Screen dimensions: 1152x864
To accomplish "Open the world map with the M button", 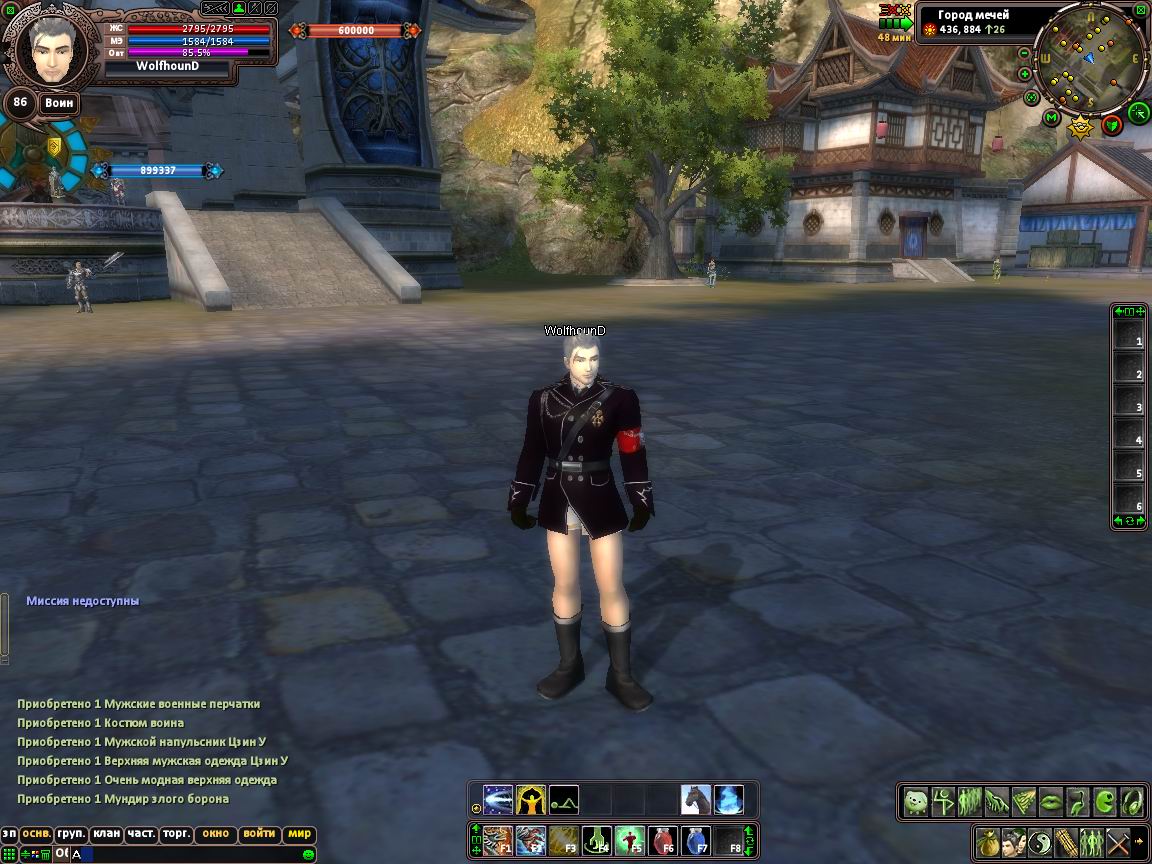I will [1051, 118].
